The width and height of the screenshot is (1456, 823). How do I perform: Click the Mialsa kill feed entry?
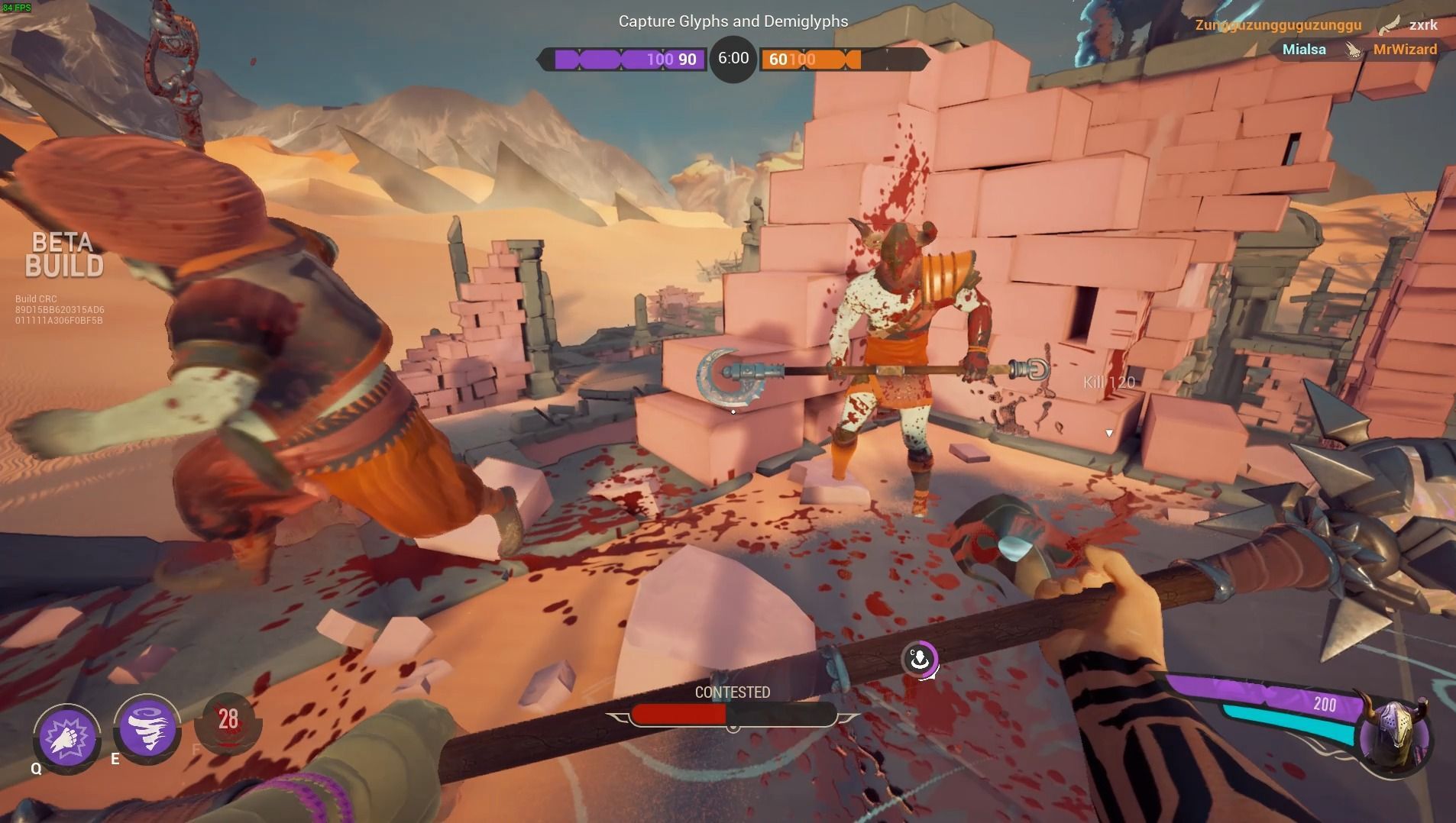[x=1304, y=50]
